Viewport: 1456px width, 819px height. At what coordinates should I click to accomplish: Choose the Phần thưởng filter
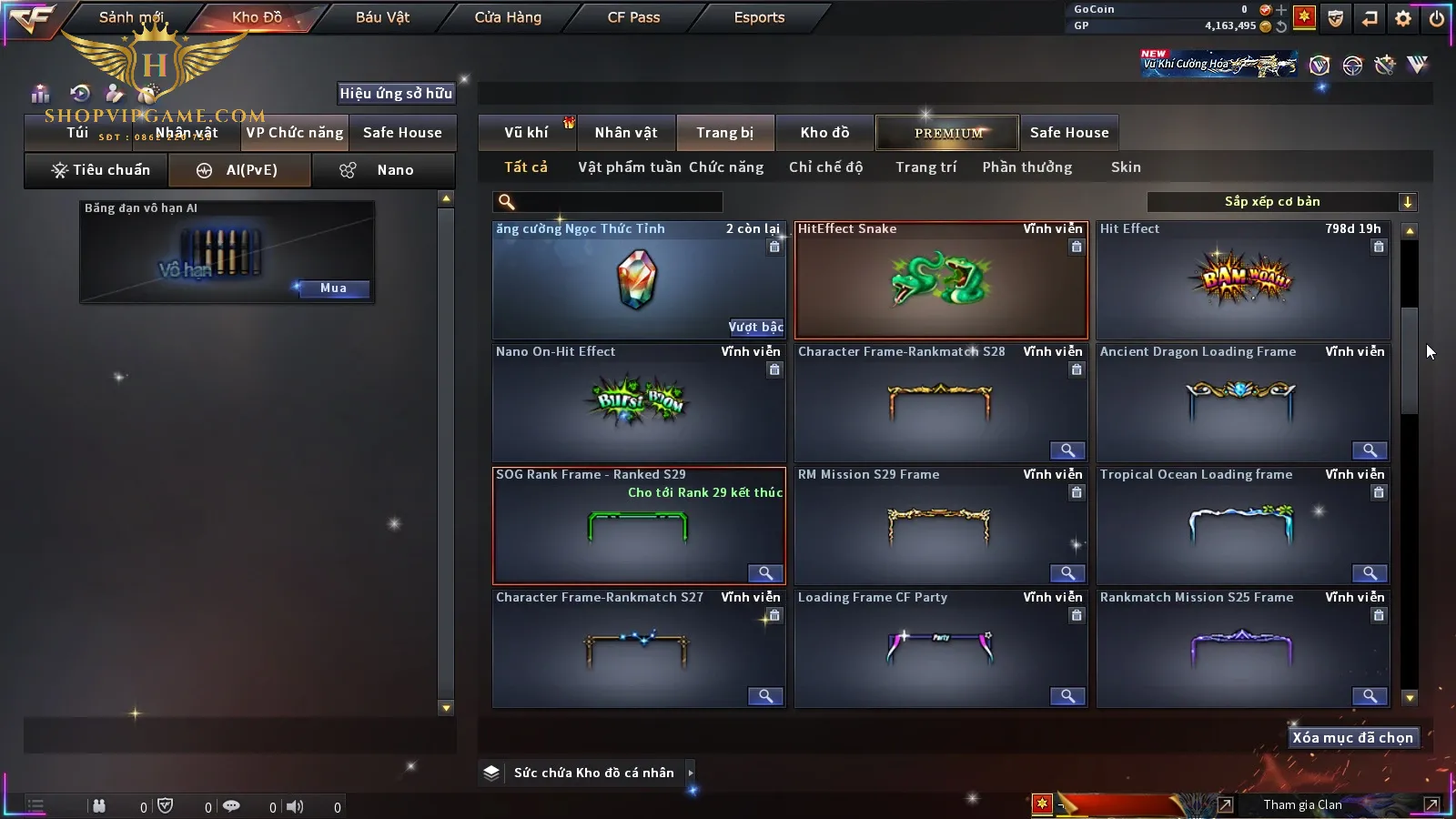pos(1026,167)
